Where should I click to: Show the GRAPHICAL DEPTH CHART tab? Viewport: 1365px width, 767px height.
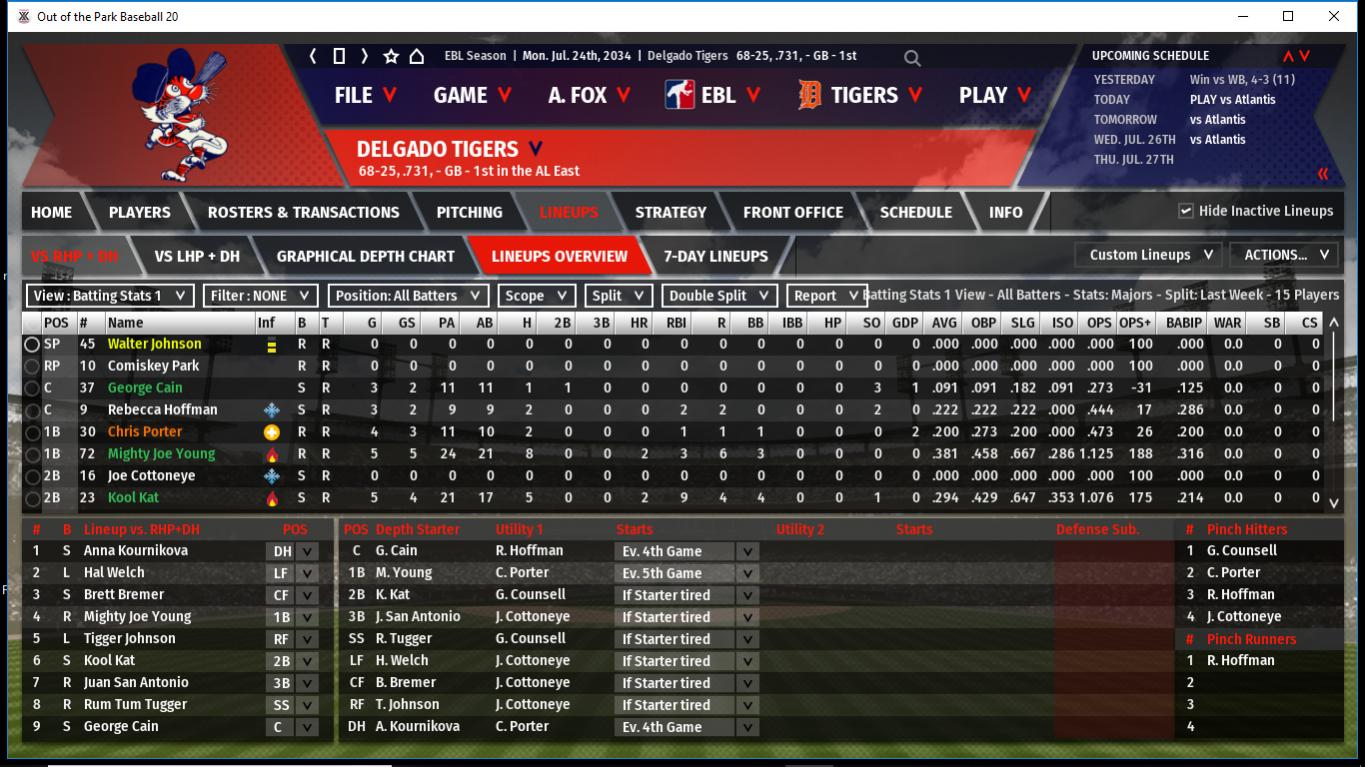(x=365, y=256)
